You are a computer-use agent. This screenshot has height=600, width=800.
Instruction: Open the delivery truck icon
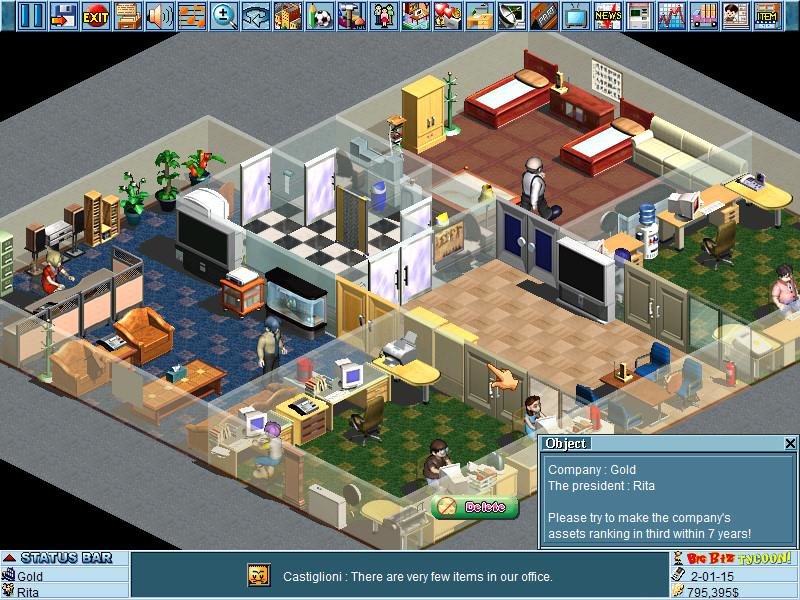703,15
